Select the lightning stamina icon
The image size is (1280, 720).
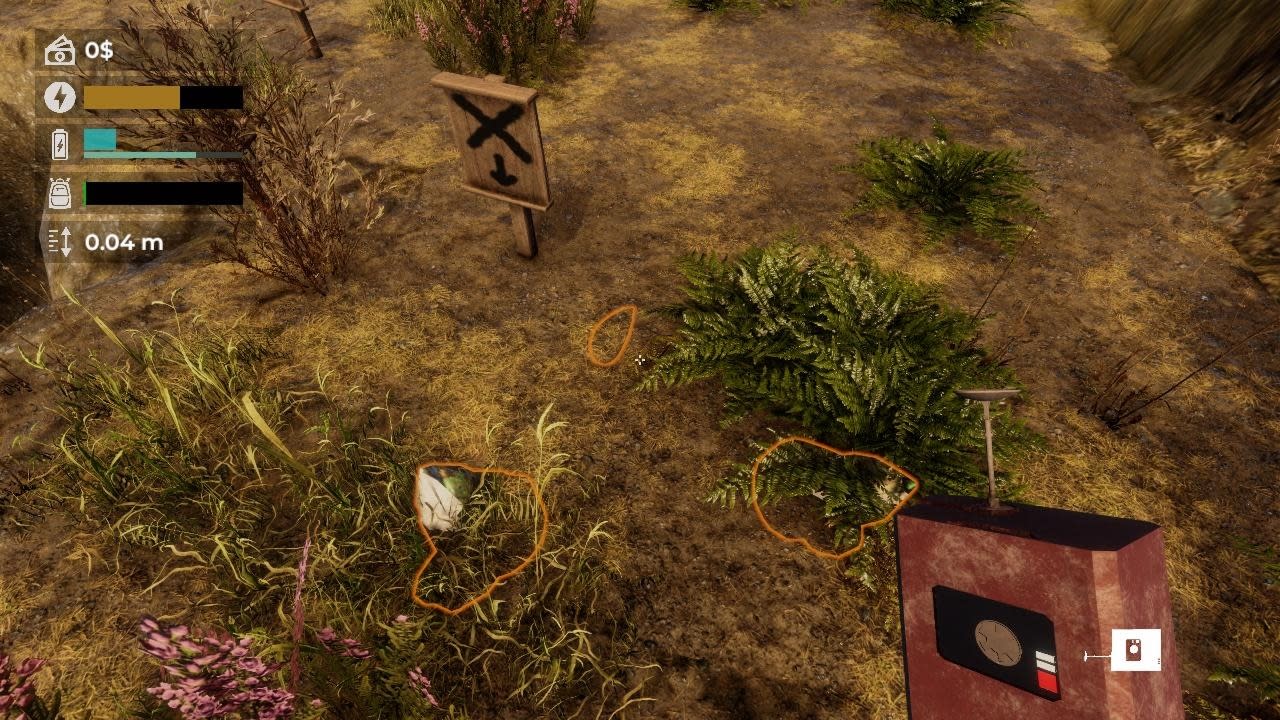60,97
